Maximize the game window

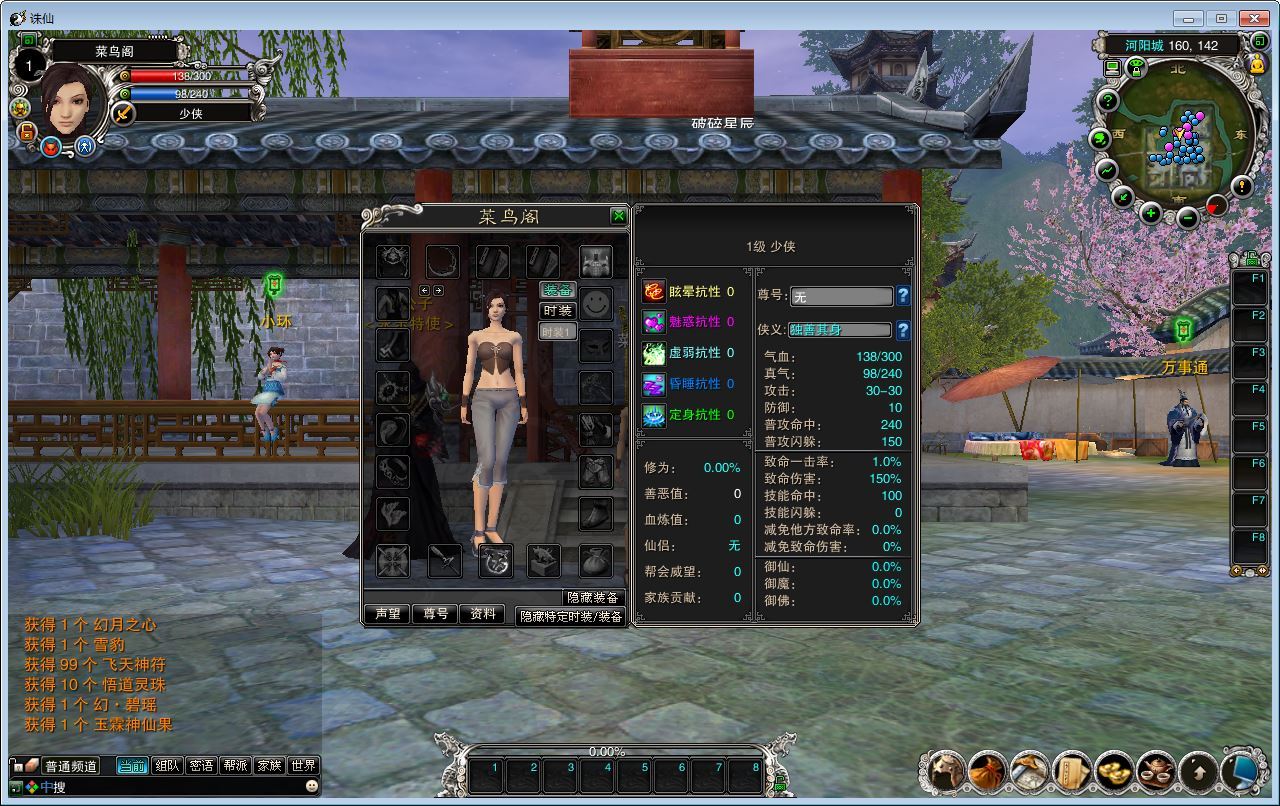pyautogui.click(x=1221, y=18)
